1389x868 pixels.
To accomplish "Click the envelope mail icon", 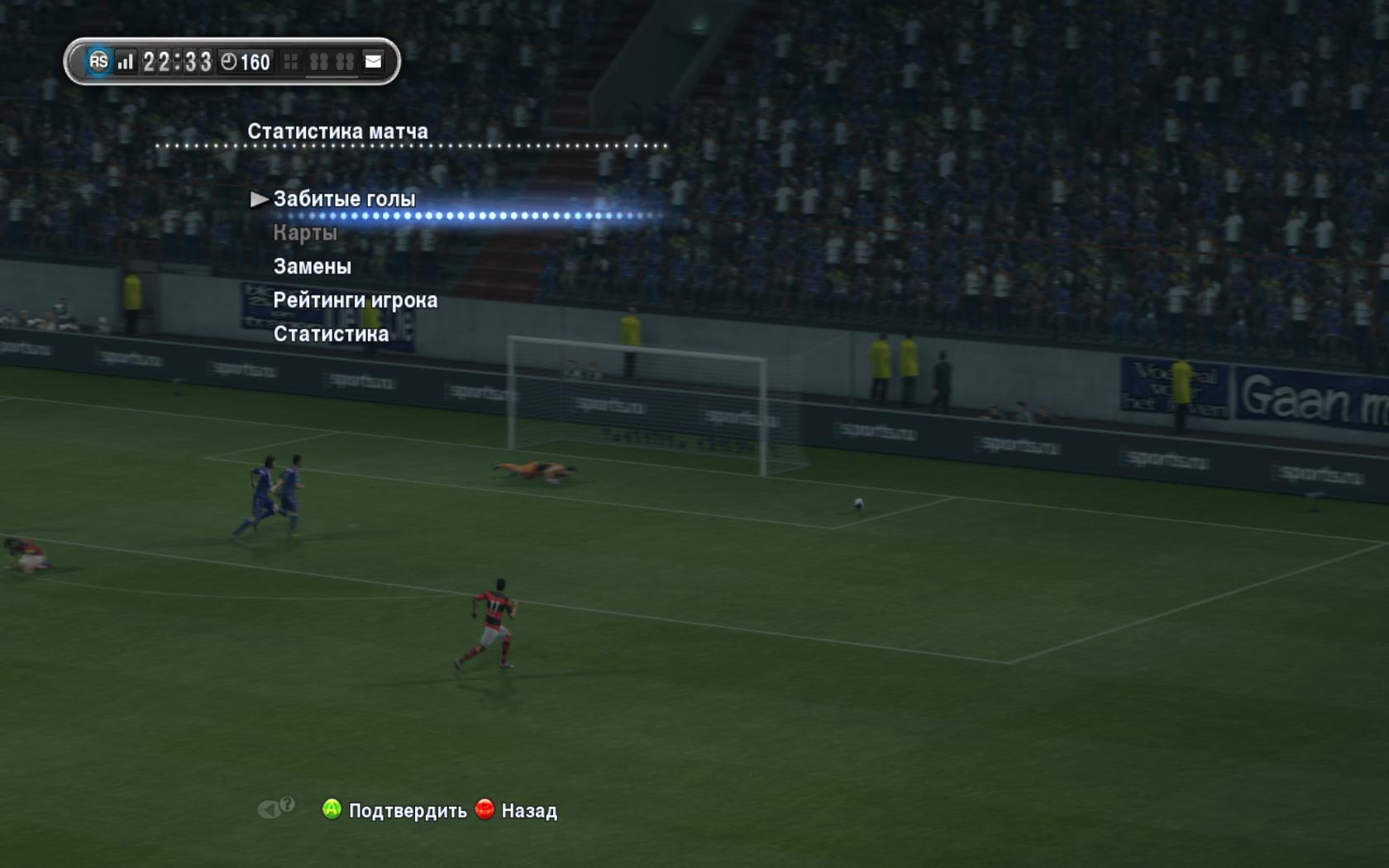I will (x=374, y=61).
